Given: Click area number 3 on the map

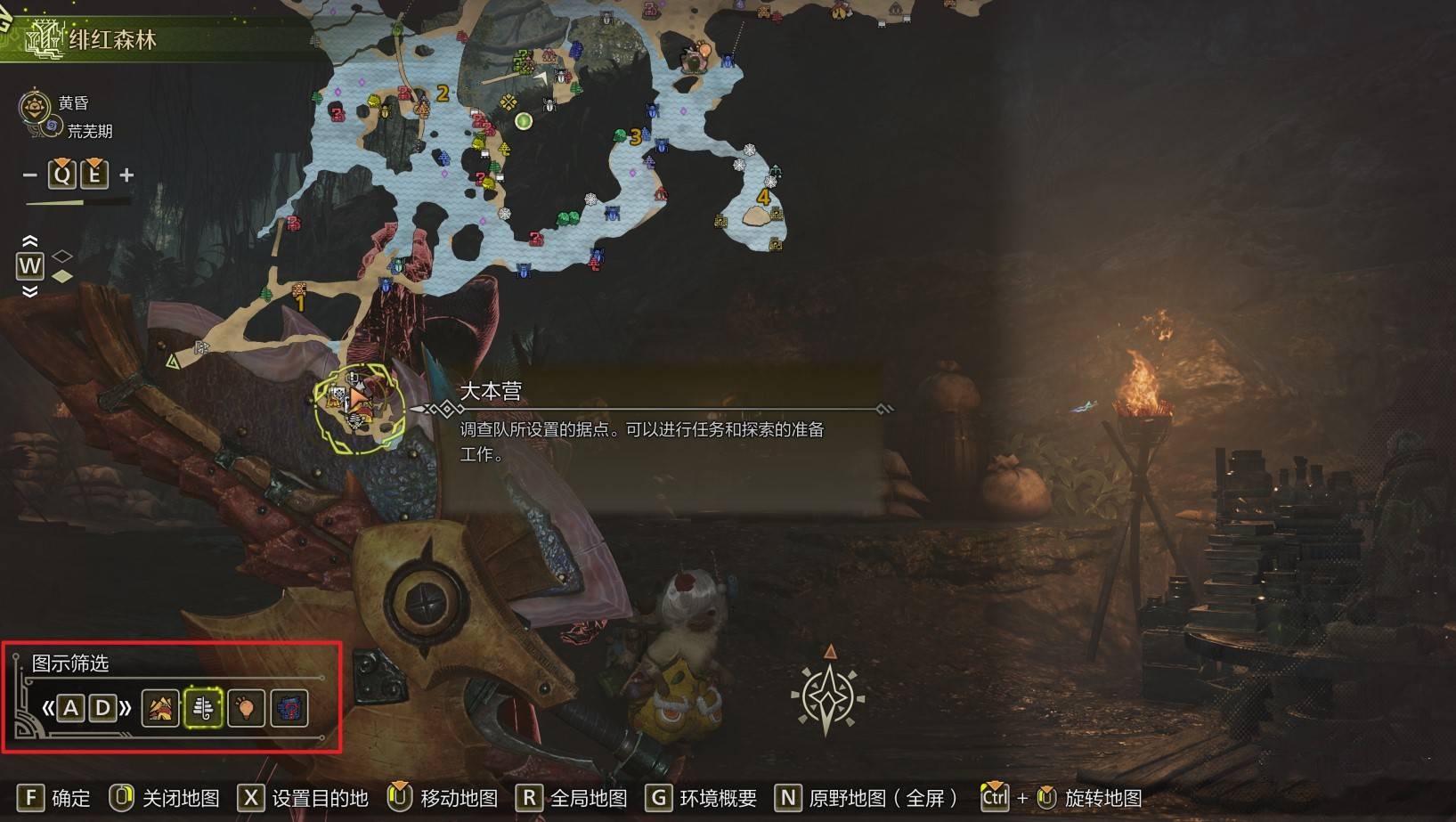Looking at the screenshot, I should coord(635,137).
